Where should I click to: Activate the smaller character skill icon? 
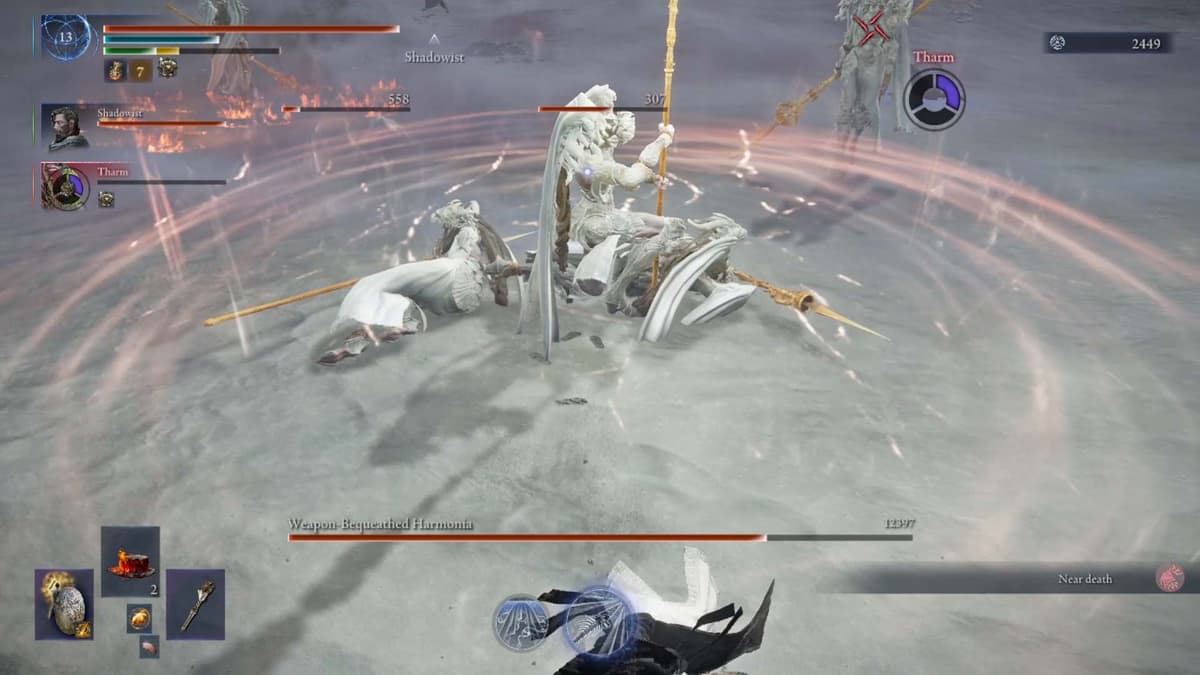pos(520,622)
